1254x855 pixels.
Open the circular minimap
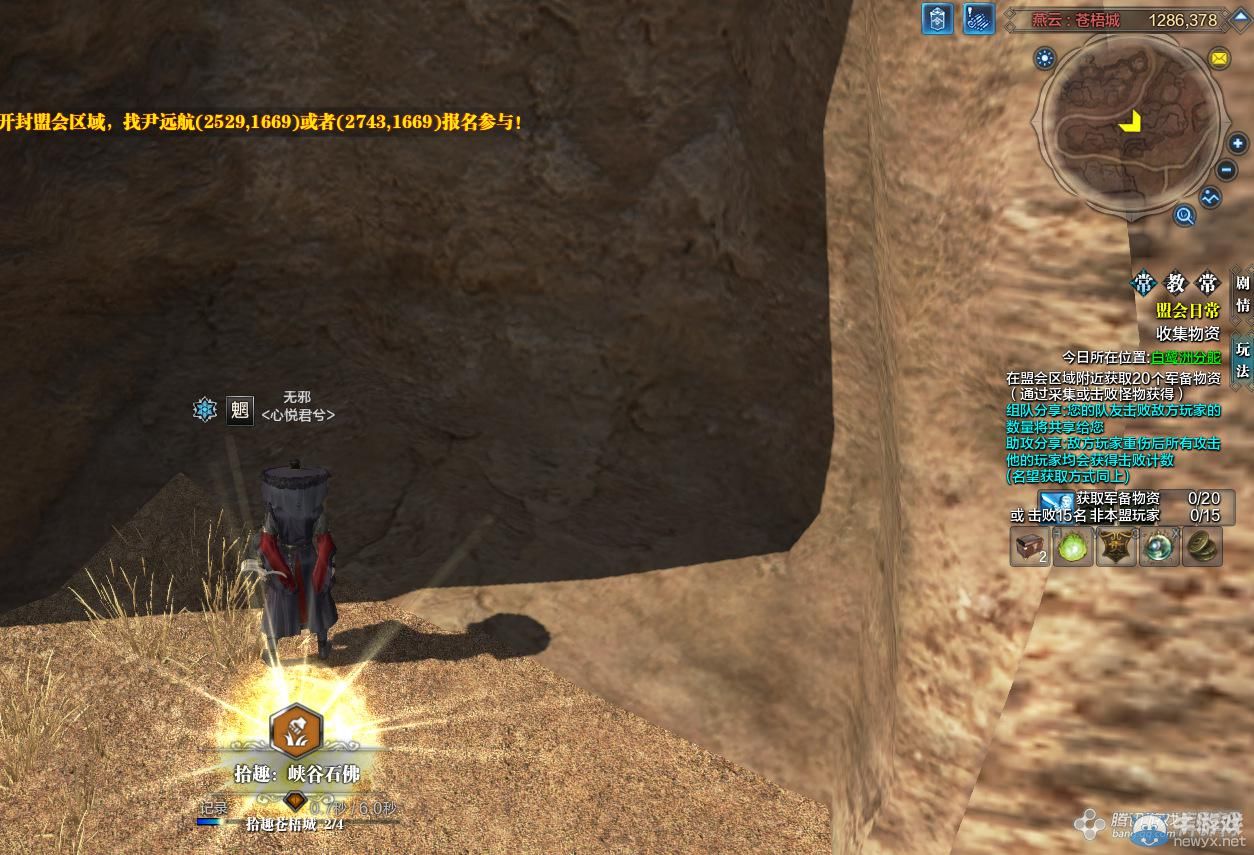pos(1130,122)
